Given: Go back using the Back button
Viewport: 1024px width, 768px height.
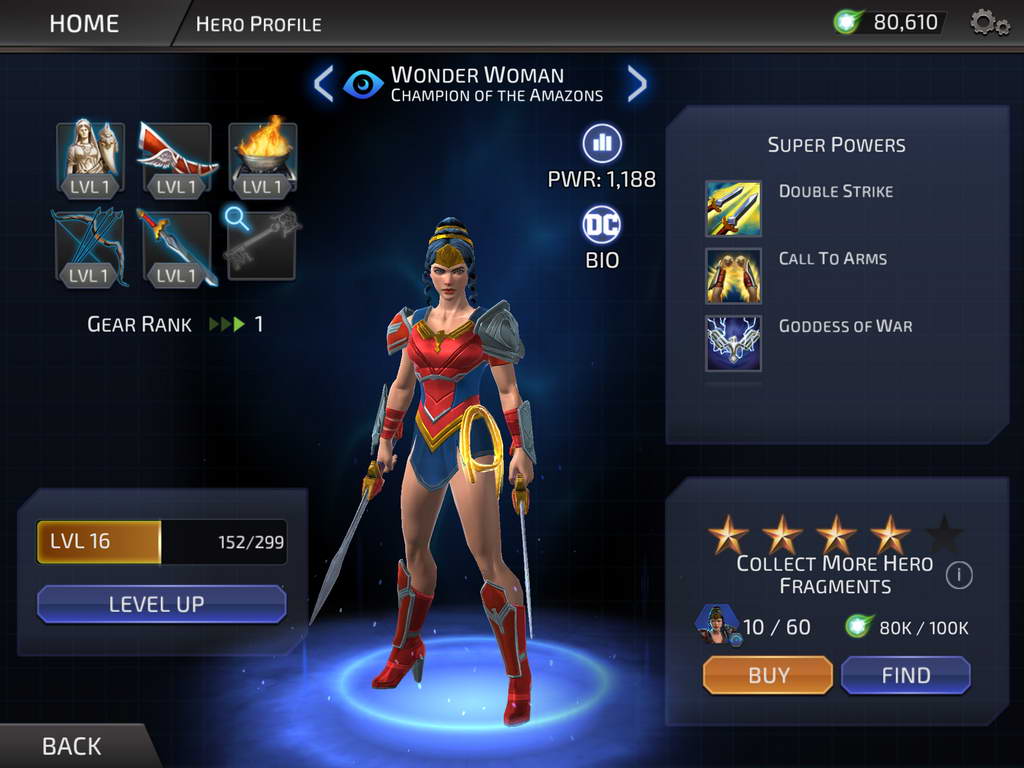Looking at the screenshot, I should coord(71,746).
